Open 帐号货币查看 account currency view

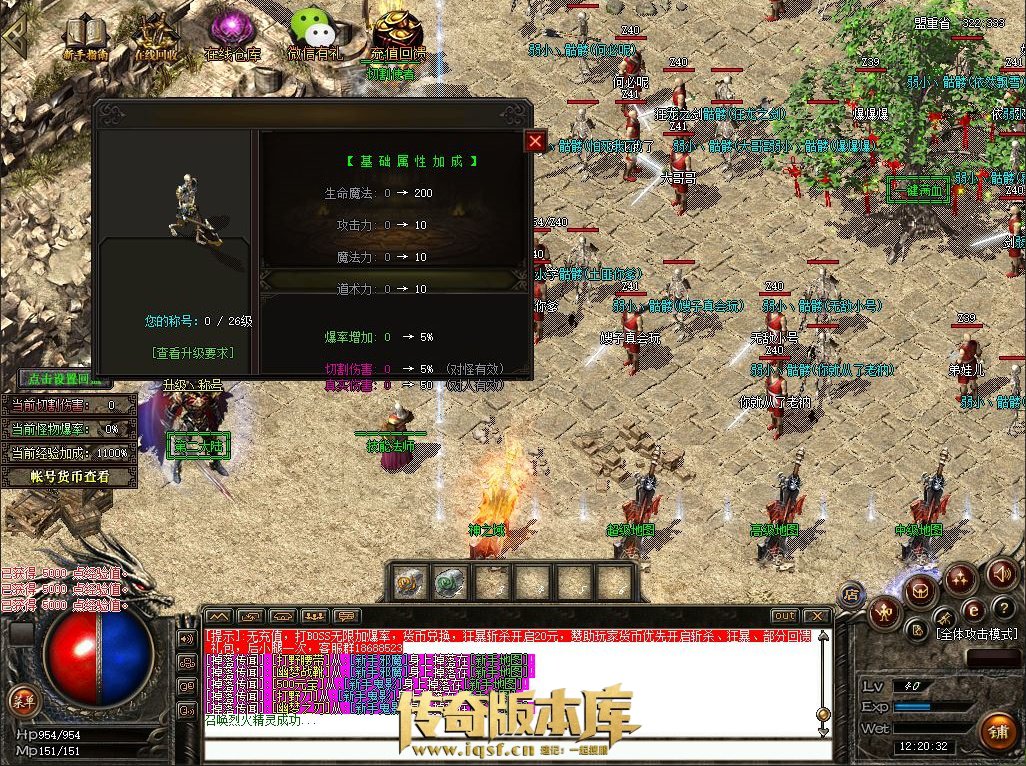point(69,477)
